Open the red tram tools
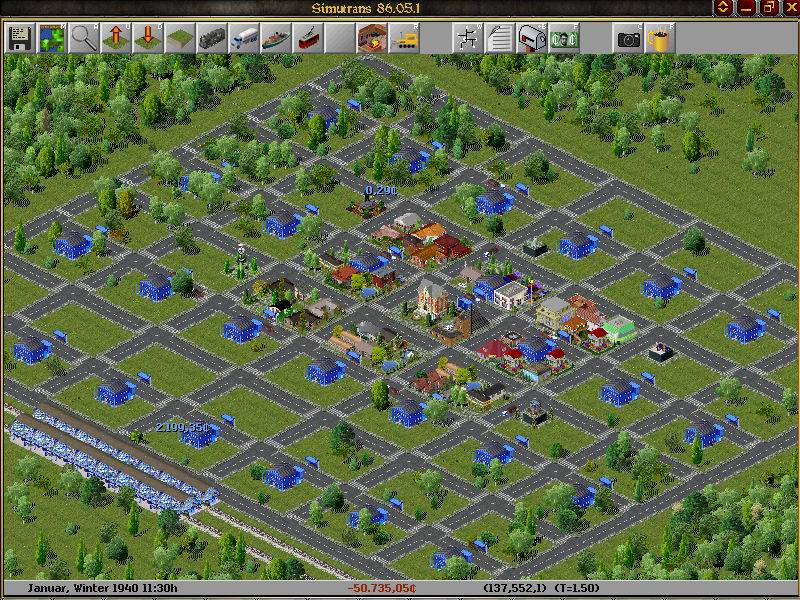The image size is (800, 600). coord(308,38)
